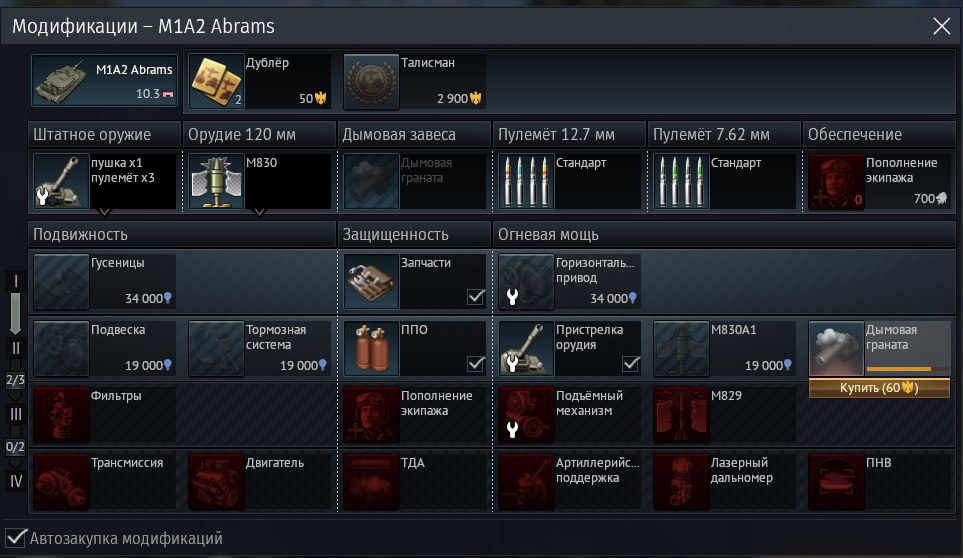The image size is (963, 558).
Task: Select the Дублёр backup vehicle item
Action: (259, 81)
